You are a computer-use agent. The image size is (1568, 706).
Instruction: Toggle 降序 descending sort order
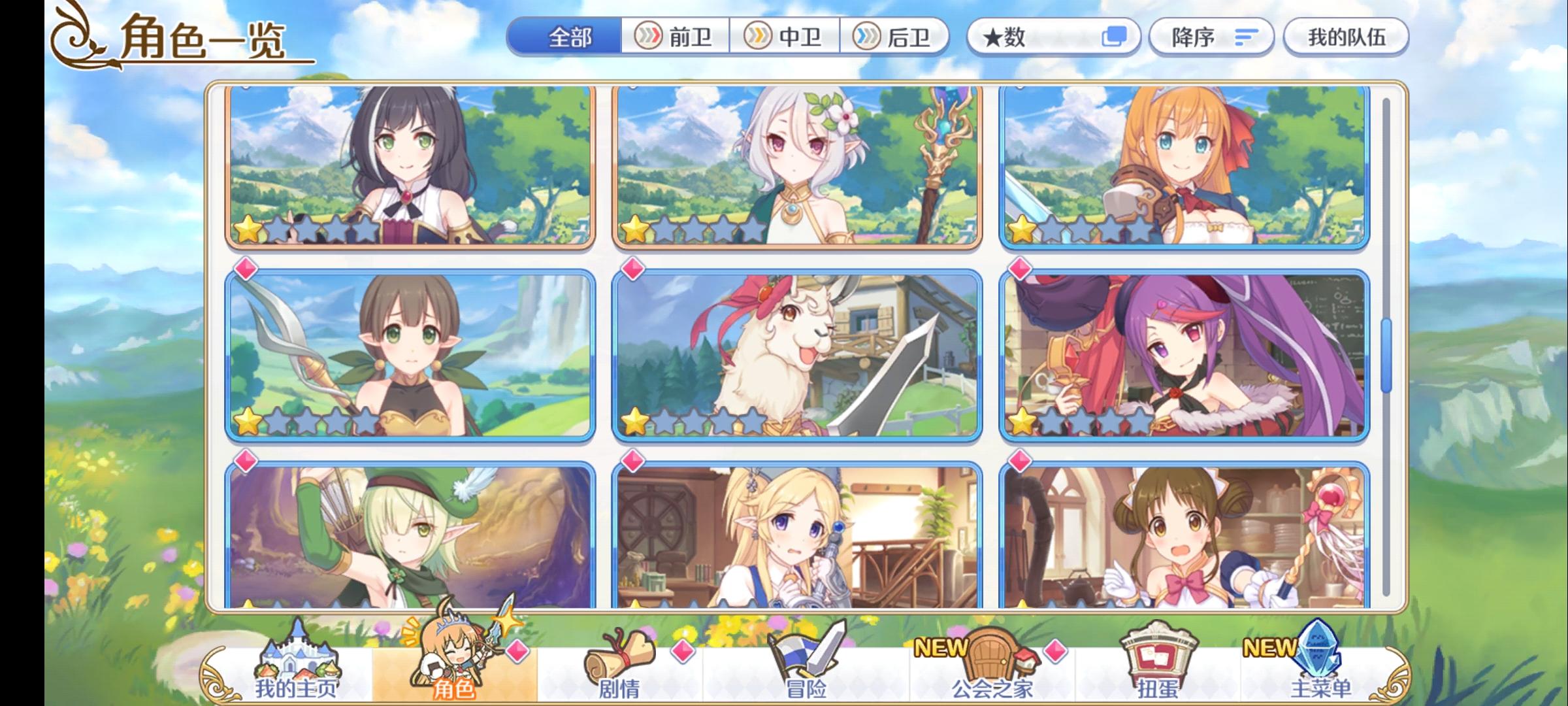pos(1212,37)
